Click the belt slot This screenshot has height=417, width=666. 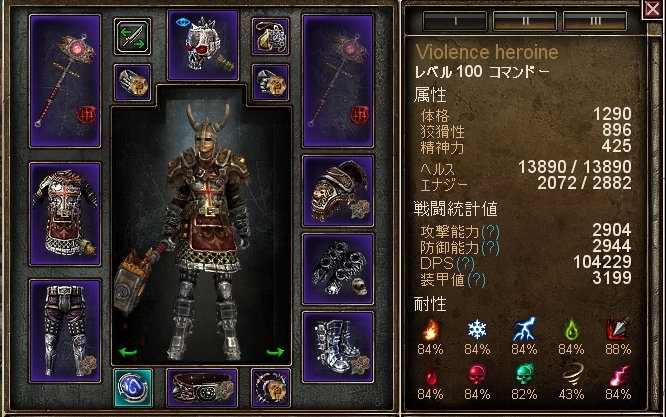pyautogui.click(x=202, y=387)
